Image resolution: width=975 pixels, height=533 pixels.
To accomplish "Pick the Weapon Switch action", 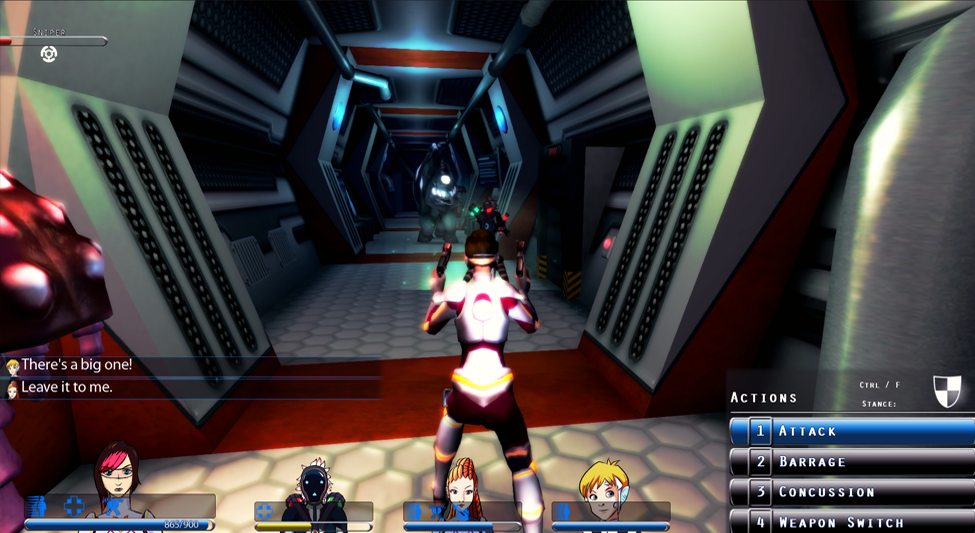I will click(850, 522).
